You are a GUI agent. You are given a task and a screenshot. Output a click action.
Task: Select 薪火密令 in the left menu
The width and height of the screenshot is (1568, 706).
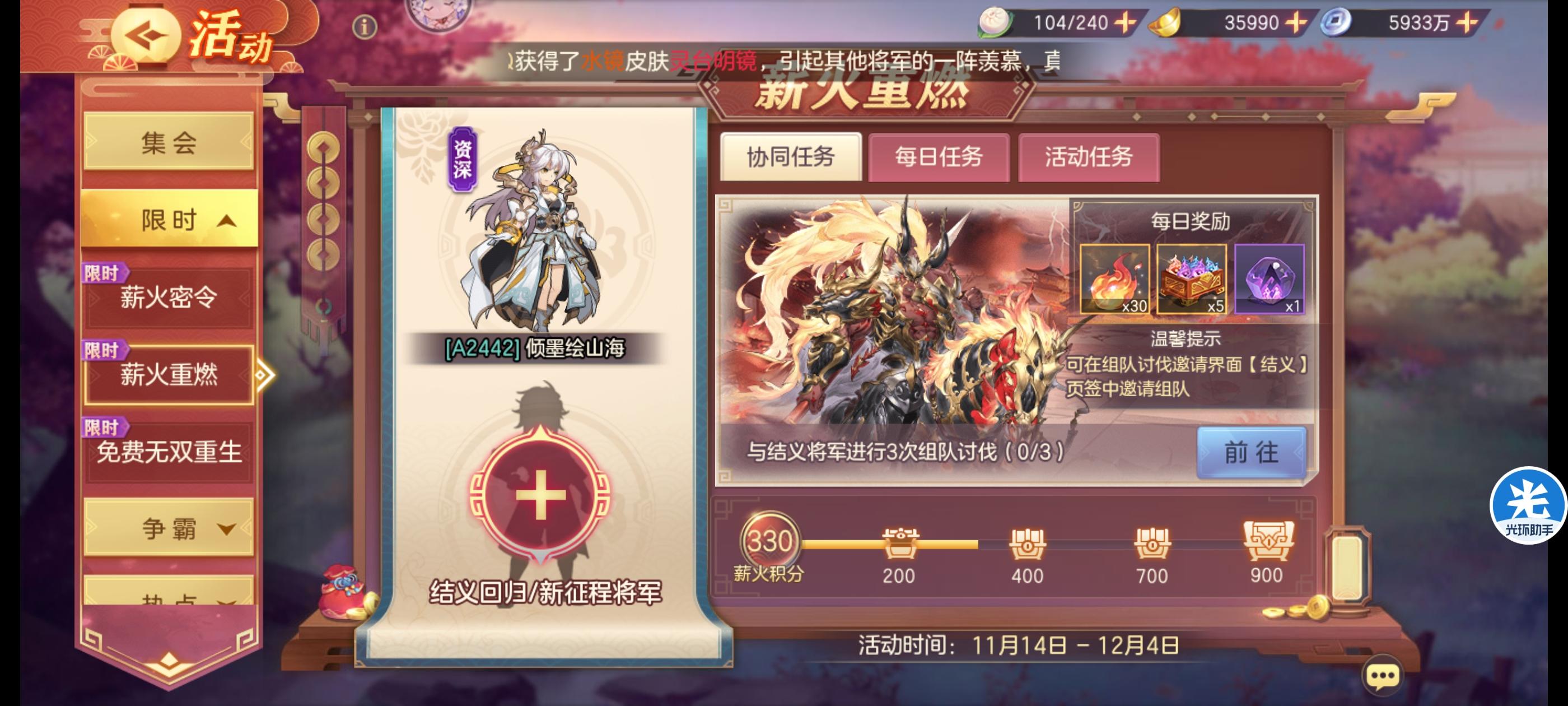pos(170,299)
